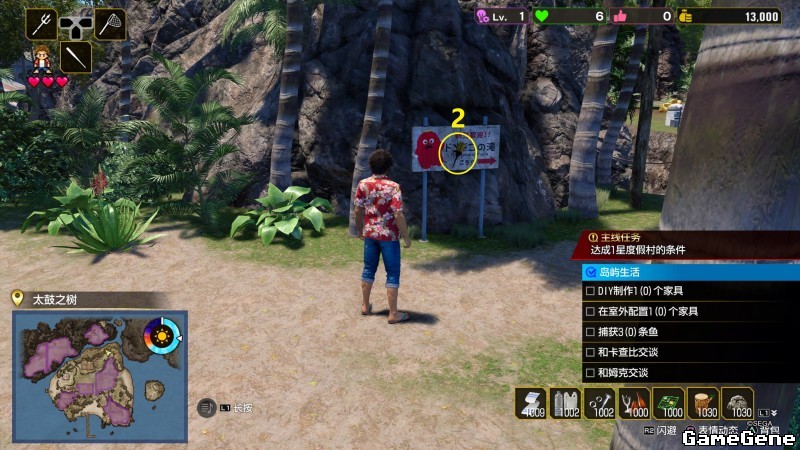
Task: Select the broken glass material slot
Action: 636,402
